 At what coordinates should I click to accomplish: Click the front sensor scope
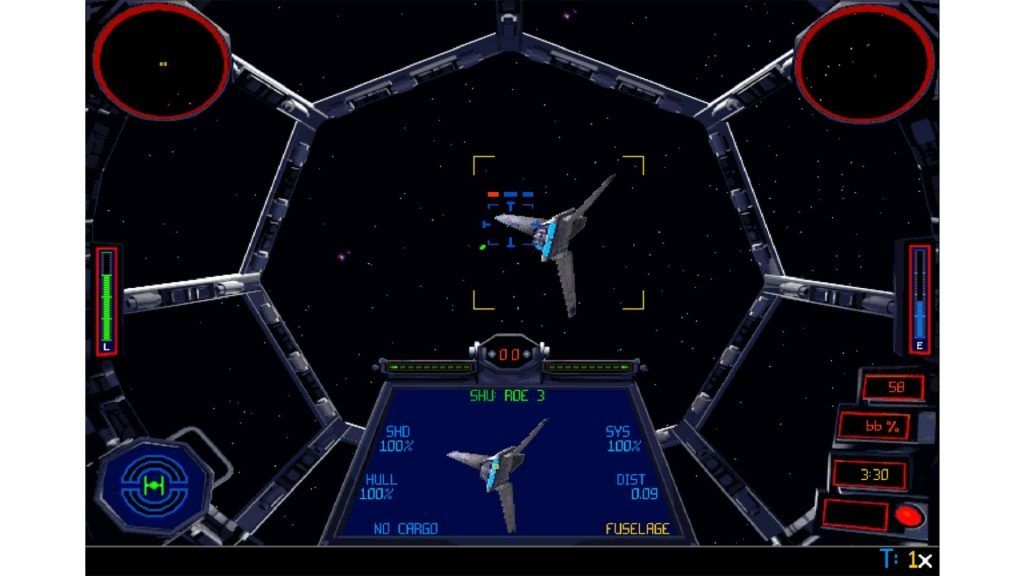point(162,60)
